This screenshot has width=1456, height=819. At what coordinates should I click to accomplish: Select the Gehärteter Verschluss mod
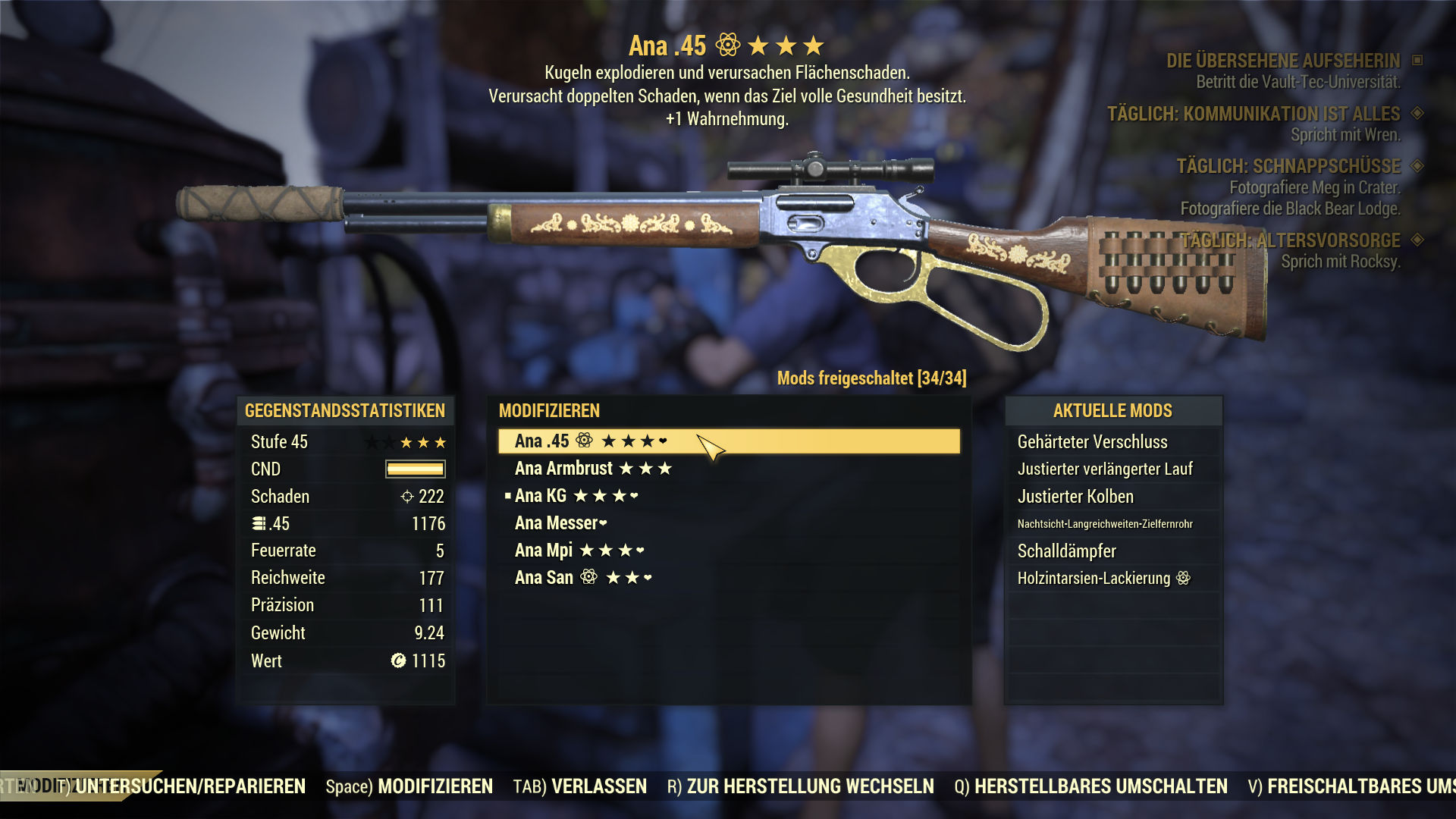pyautogui.click(x=1092, y=442)
